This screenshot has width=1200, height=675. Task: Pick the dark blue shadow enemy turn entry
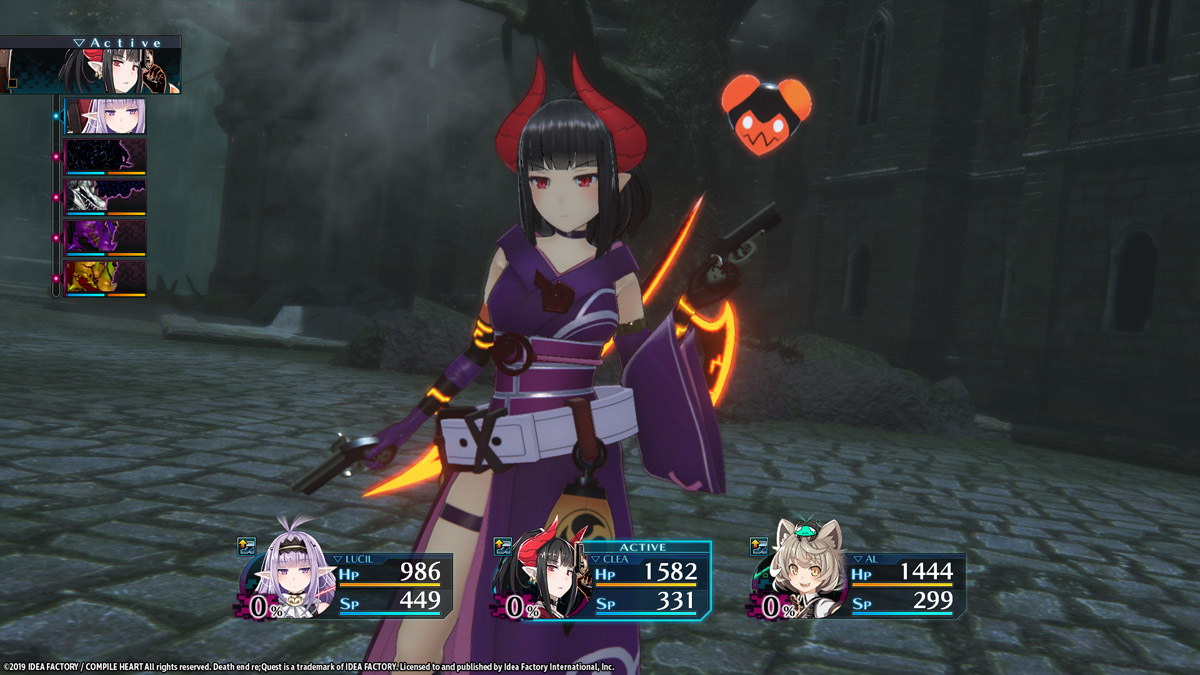click(105, 157)
